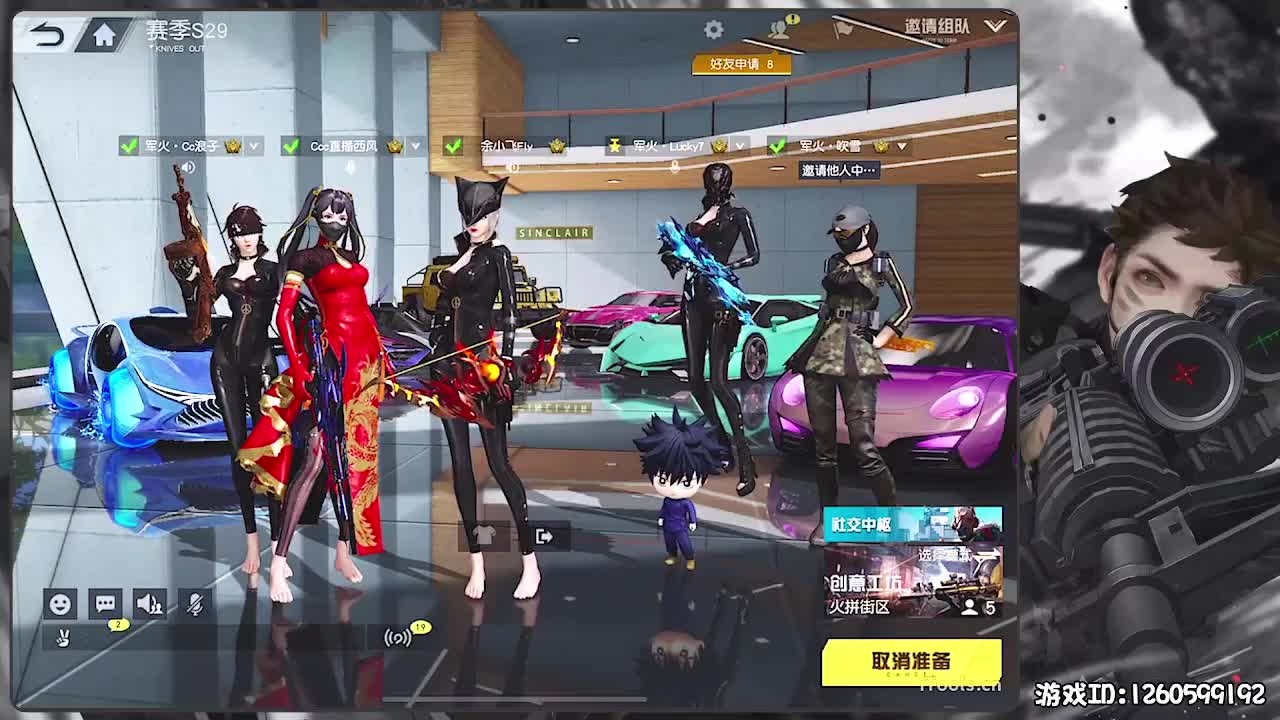Open the friends panel with notification

[x=778, y=28]
